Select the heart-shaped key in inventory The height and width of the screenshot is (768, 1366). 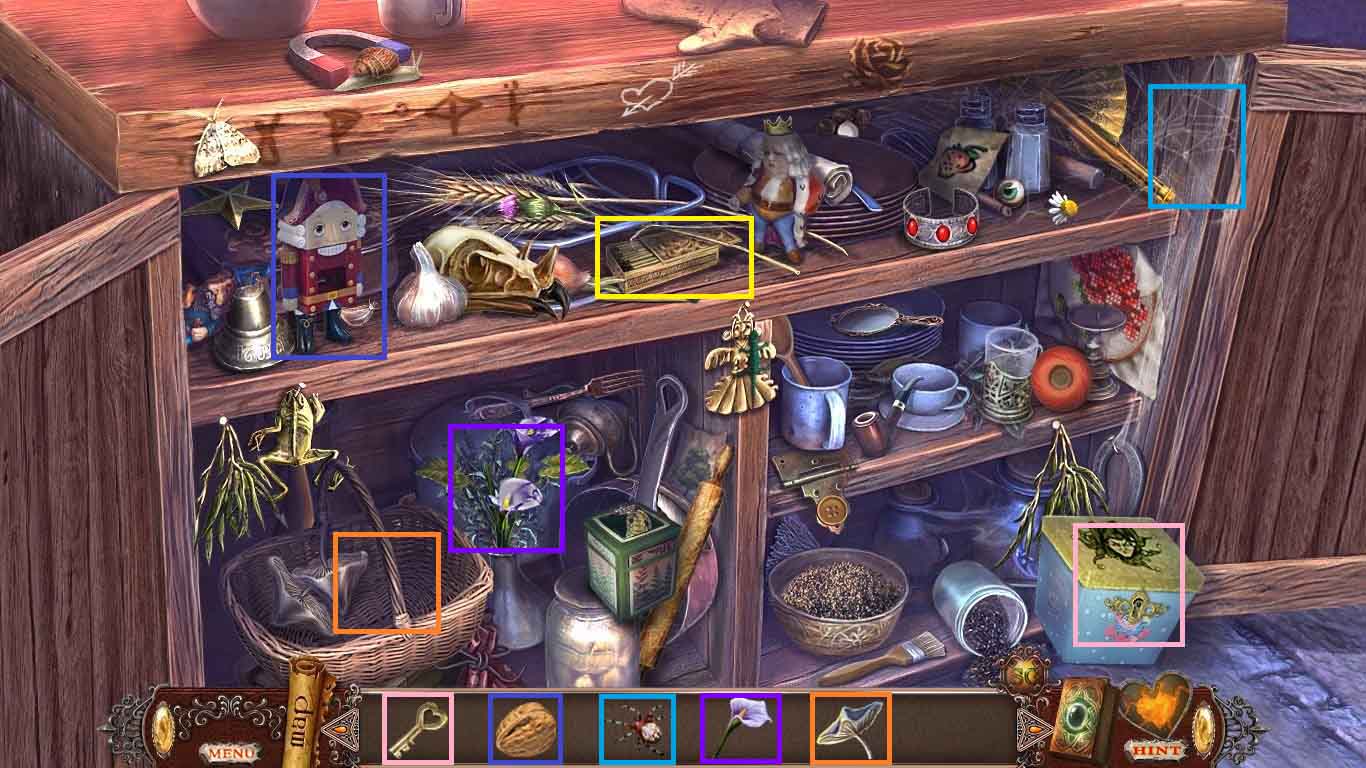click(x=418, y=728)
